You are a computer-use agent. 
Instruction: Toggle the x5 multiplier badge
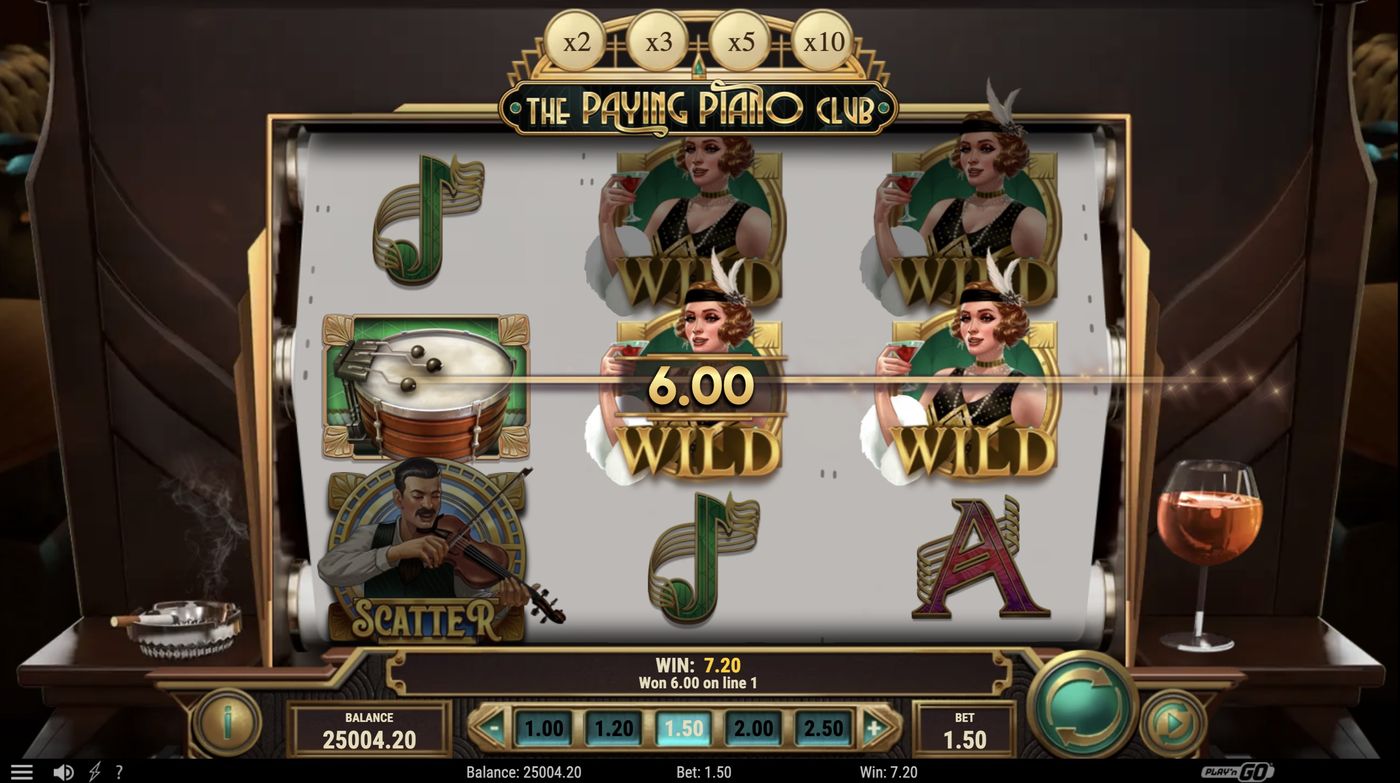[738, 41]
